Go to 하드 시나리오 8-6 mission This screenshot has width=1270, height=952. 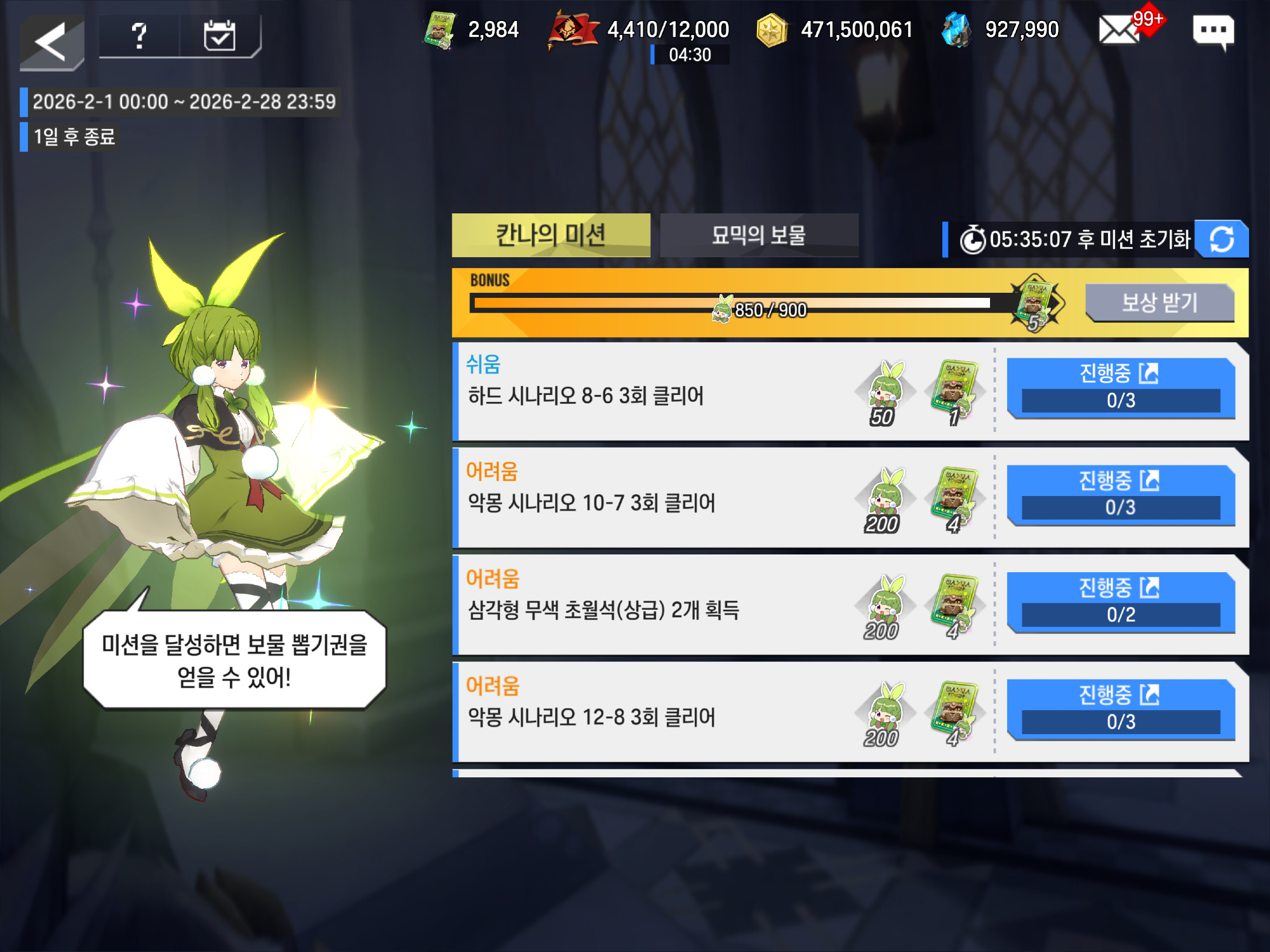[1121, 387]
